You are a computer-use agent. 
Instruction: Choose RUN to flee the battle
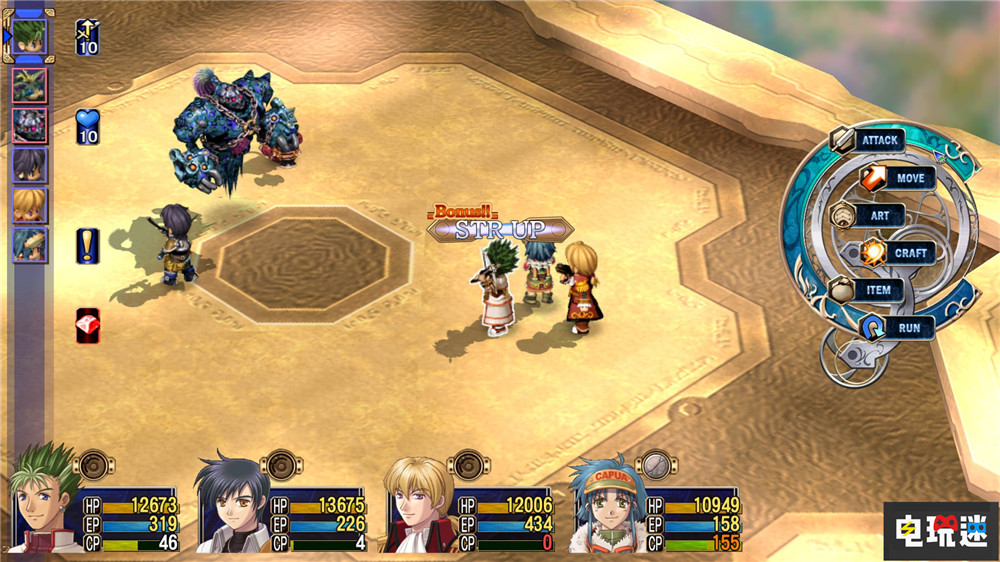pyautogui.click(x=897, y=327)
